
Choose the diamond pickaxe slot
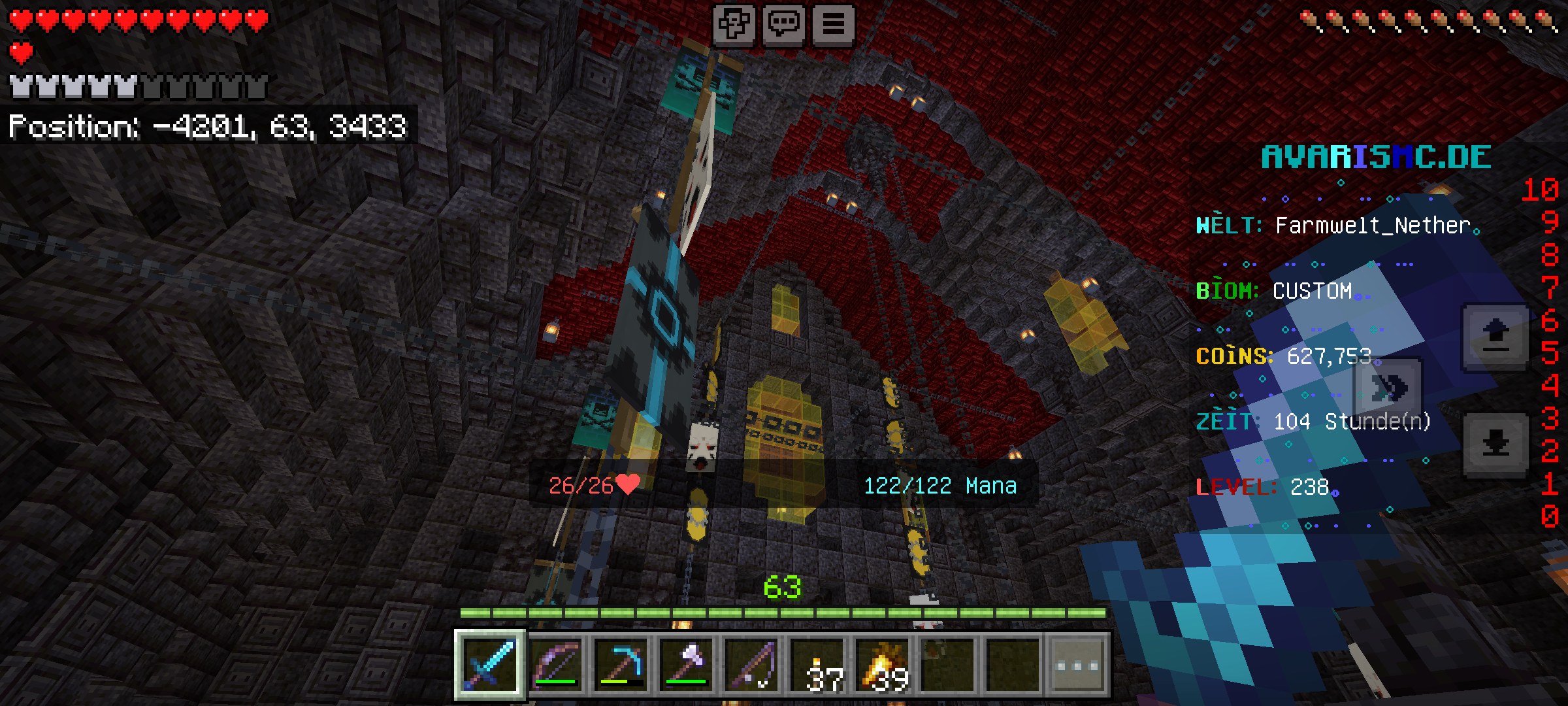pos(621,665)
